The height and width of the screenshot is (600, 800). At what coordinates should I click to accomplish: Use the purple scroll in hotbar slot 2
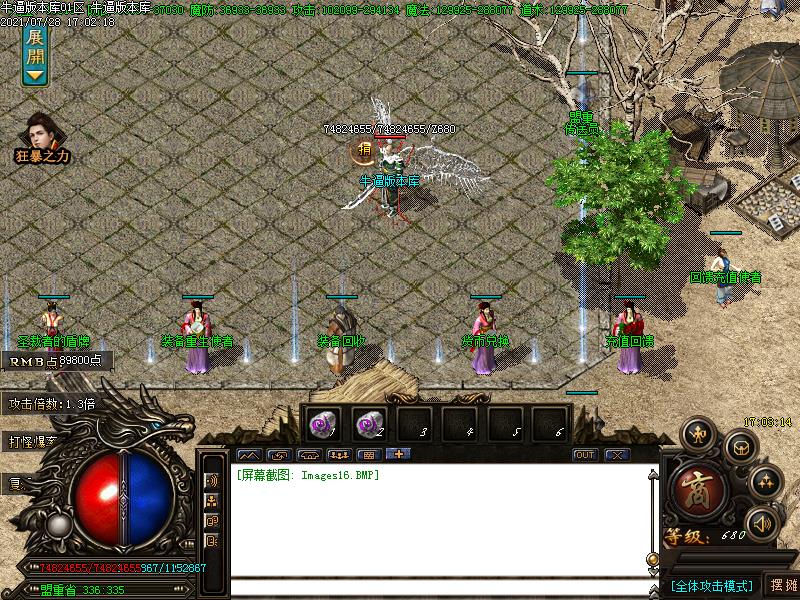[367, 424]
